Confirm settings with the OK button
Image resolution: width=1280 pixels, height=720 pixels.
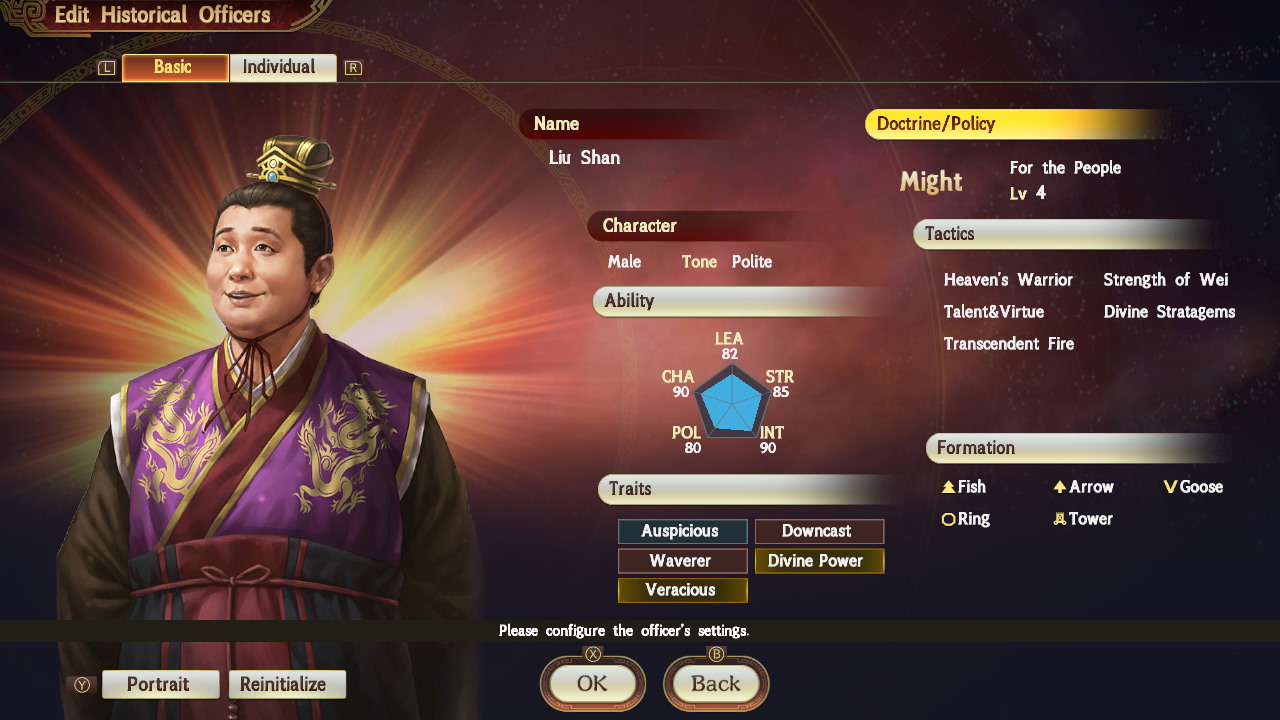[592, 684]
